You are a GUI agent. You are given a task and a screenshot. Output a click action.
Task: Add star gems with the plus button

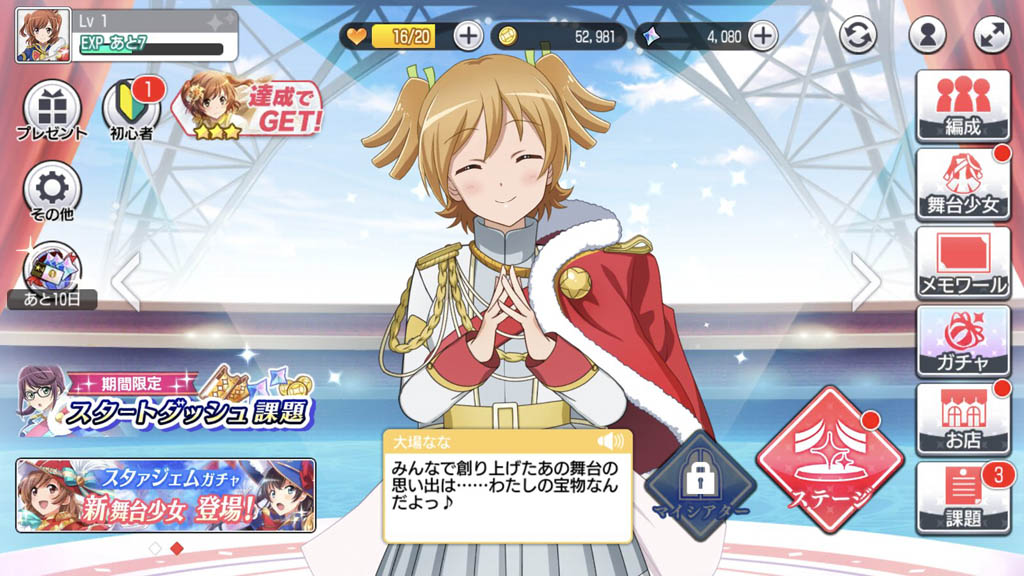coord(763,36)
